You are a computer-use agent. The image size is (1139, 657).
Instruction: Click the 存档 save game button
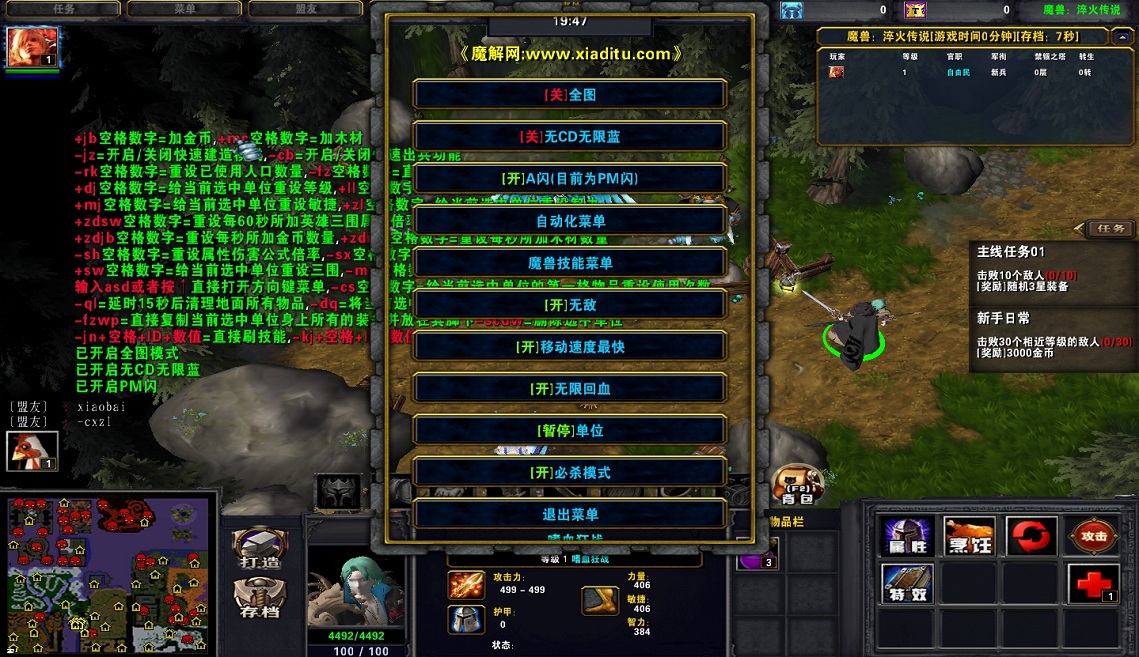(x=260, y=598)
